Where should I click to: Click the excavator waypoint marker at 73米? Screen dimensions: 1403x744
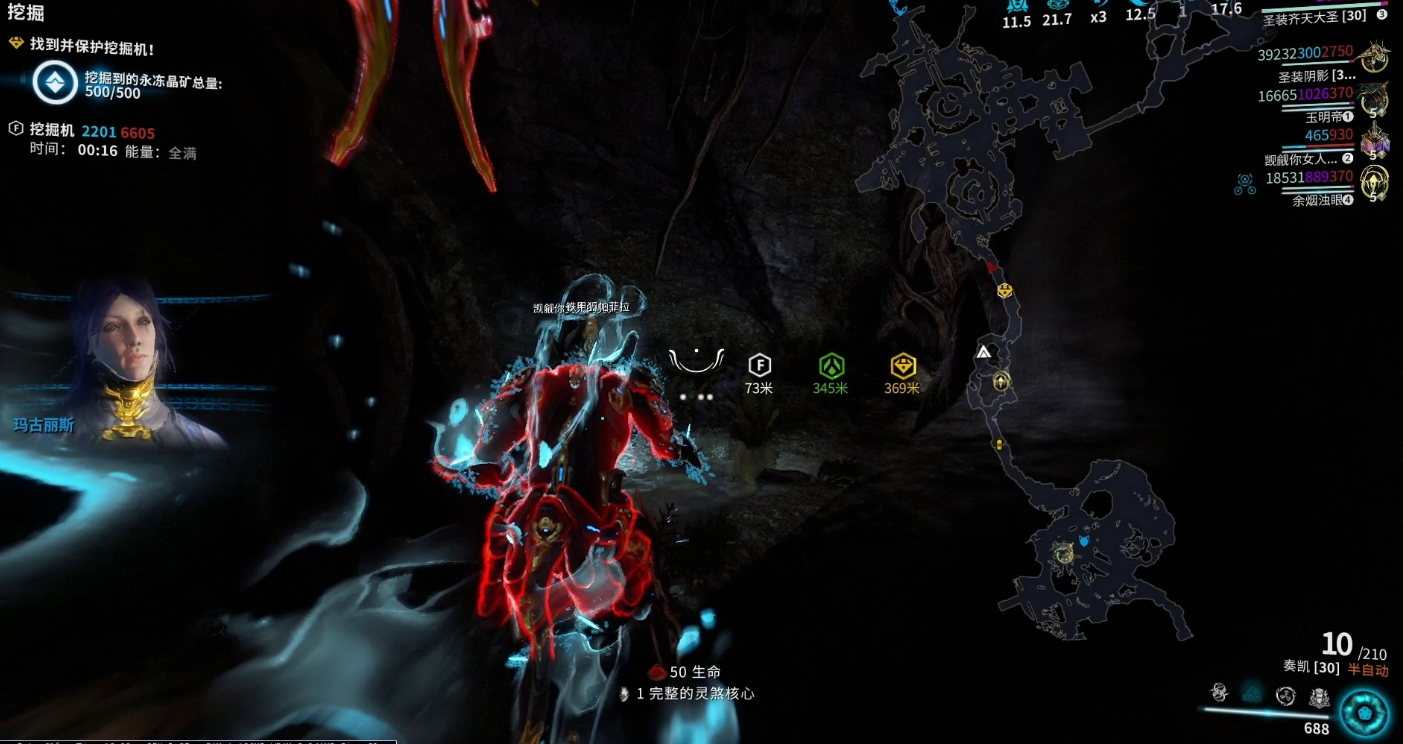point(760,365)
